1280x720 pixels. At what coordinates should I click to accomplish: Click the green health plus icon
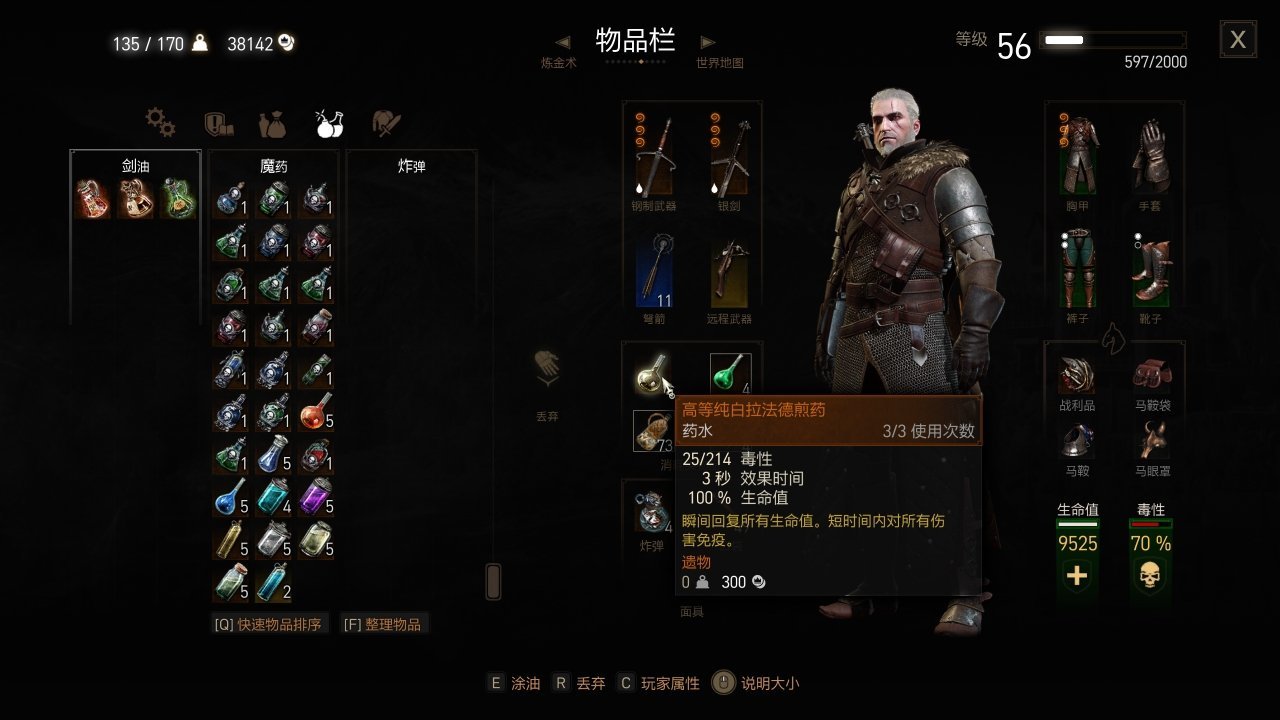point(1078,573)
